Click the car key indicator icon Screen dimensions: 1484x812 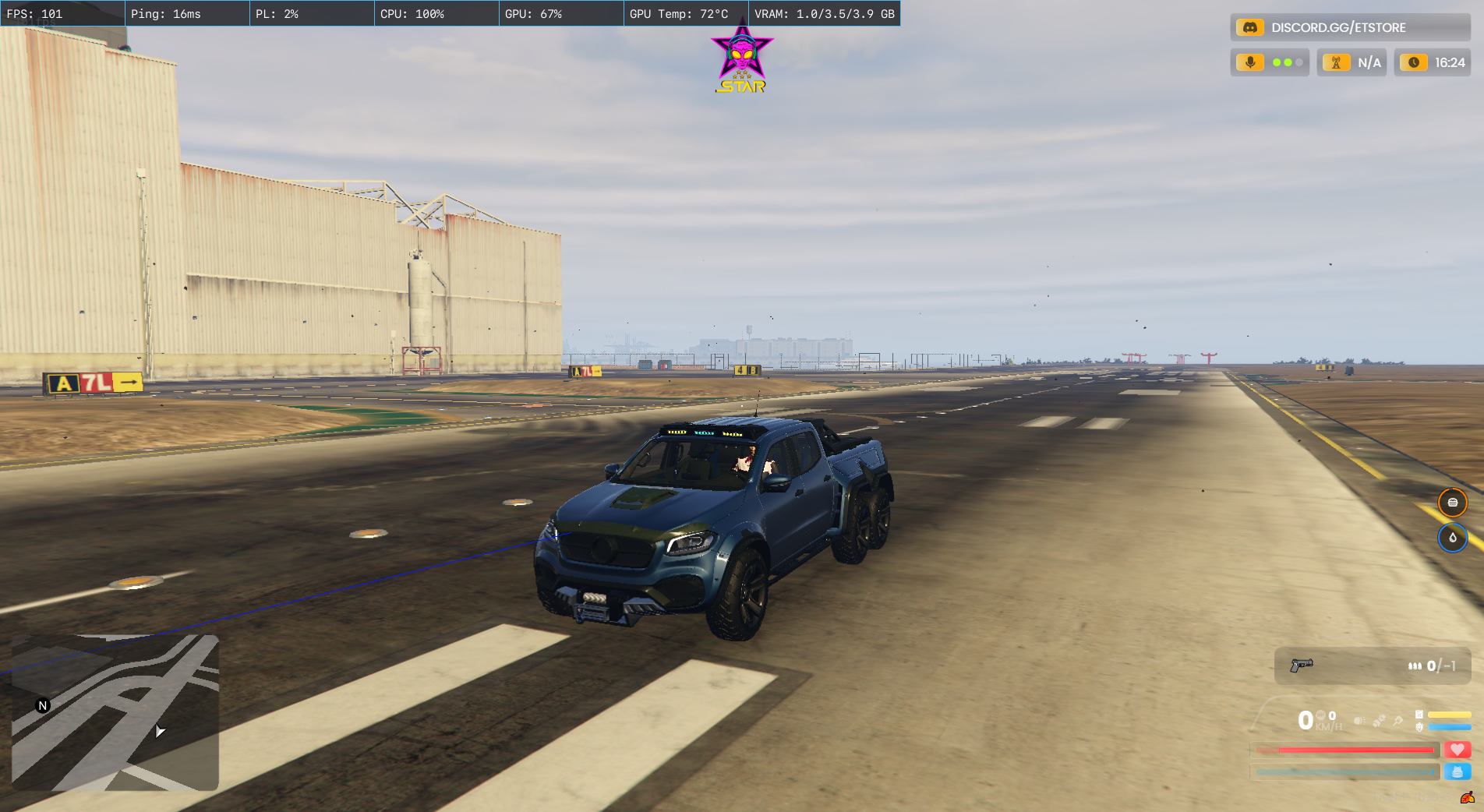(1398, 721)
